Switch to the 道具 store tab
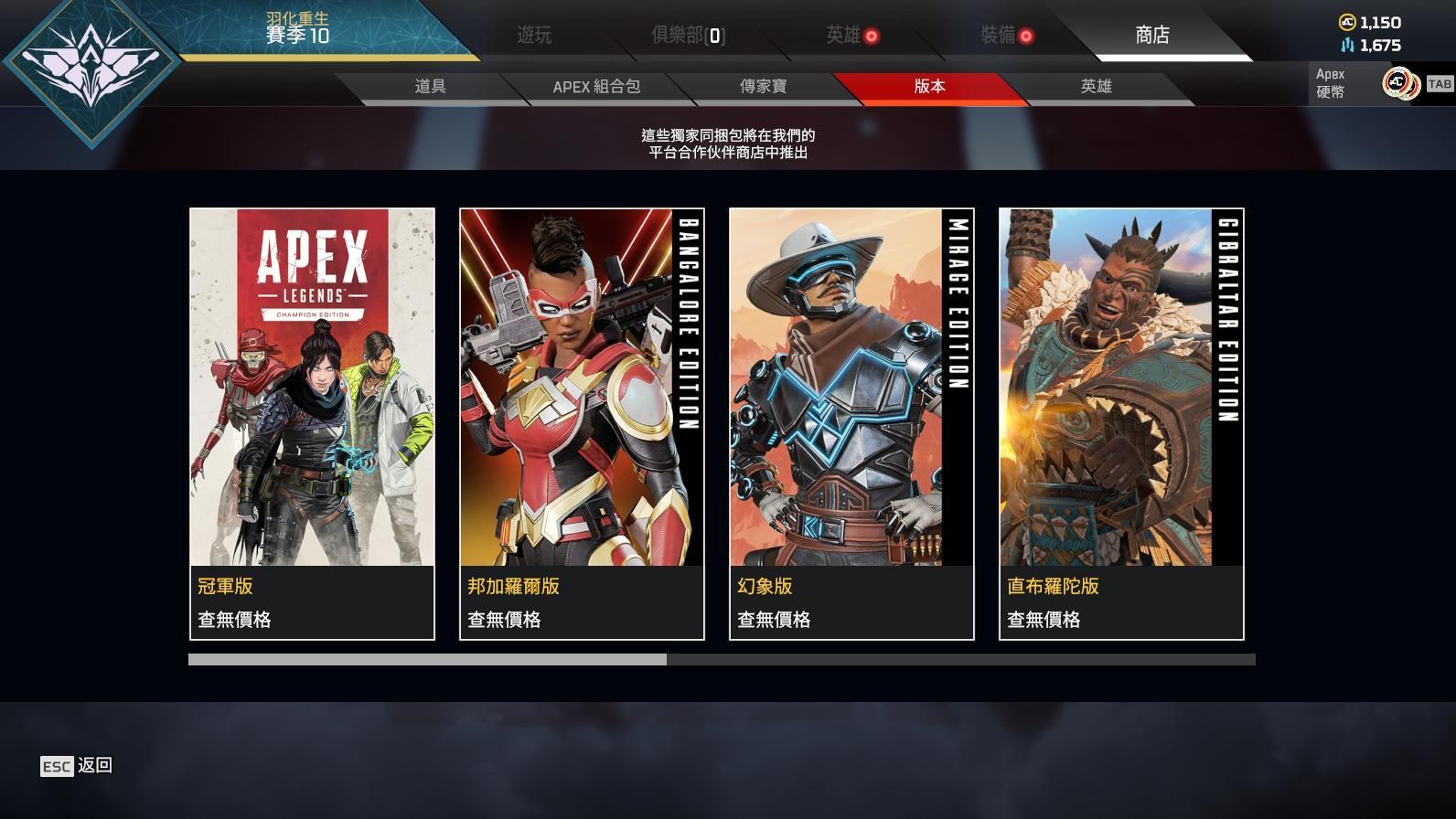The width and height of the screenshot is (1456, 819). [x=430, y=87]
